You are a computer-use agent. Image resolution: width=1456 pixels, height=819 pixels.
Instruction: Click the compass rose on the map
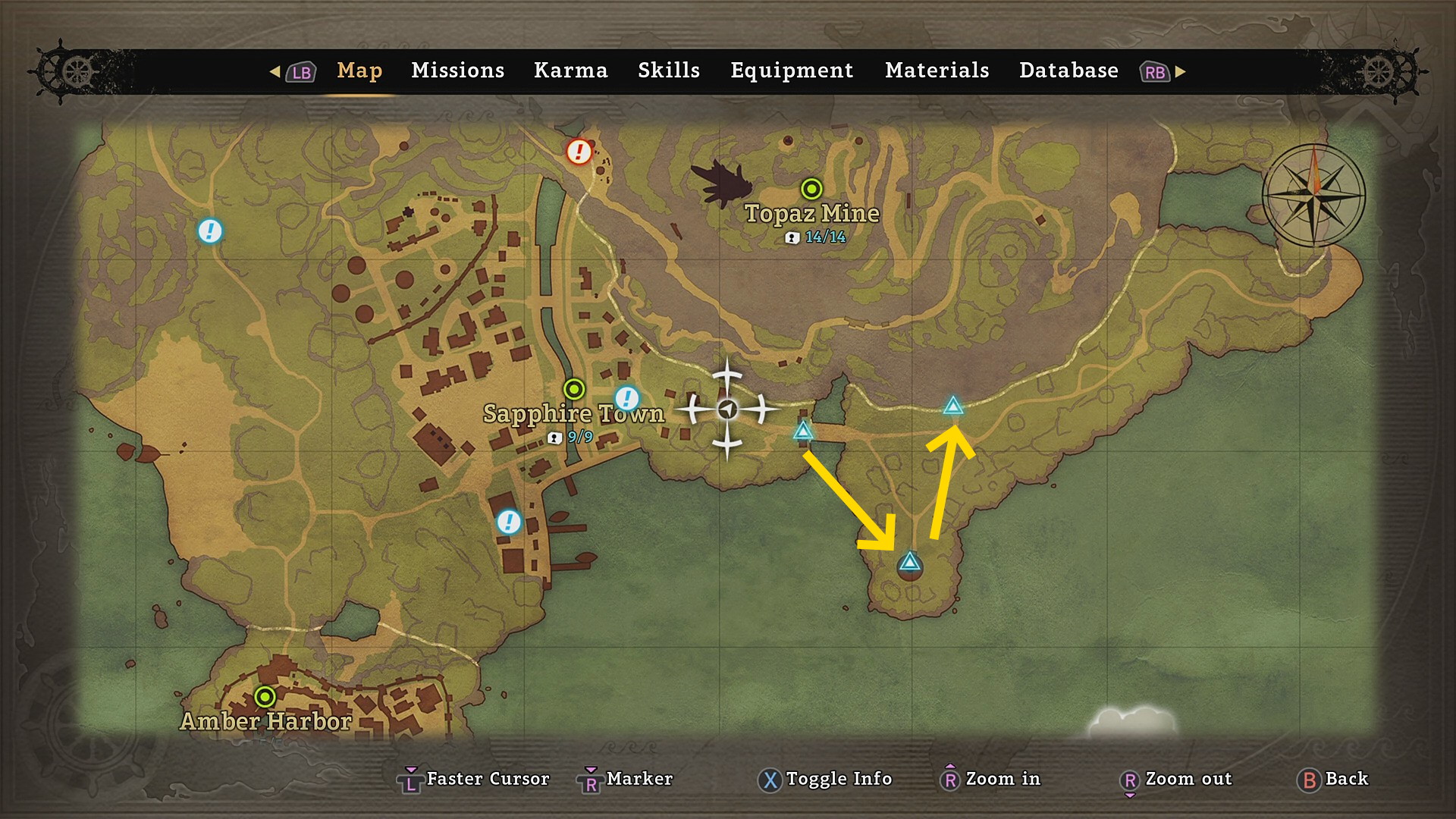coord(1313,195)
